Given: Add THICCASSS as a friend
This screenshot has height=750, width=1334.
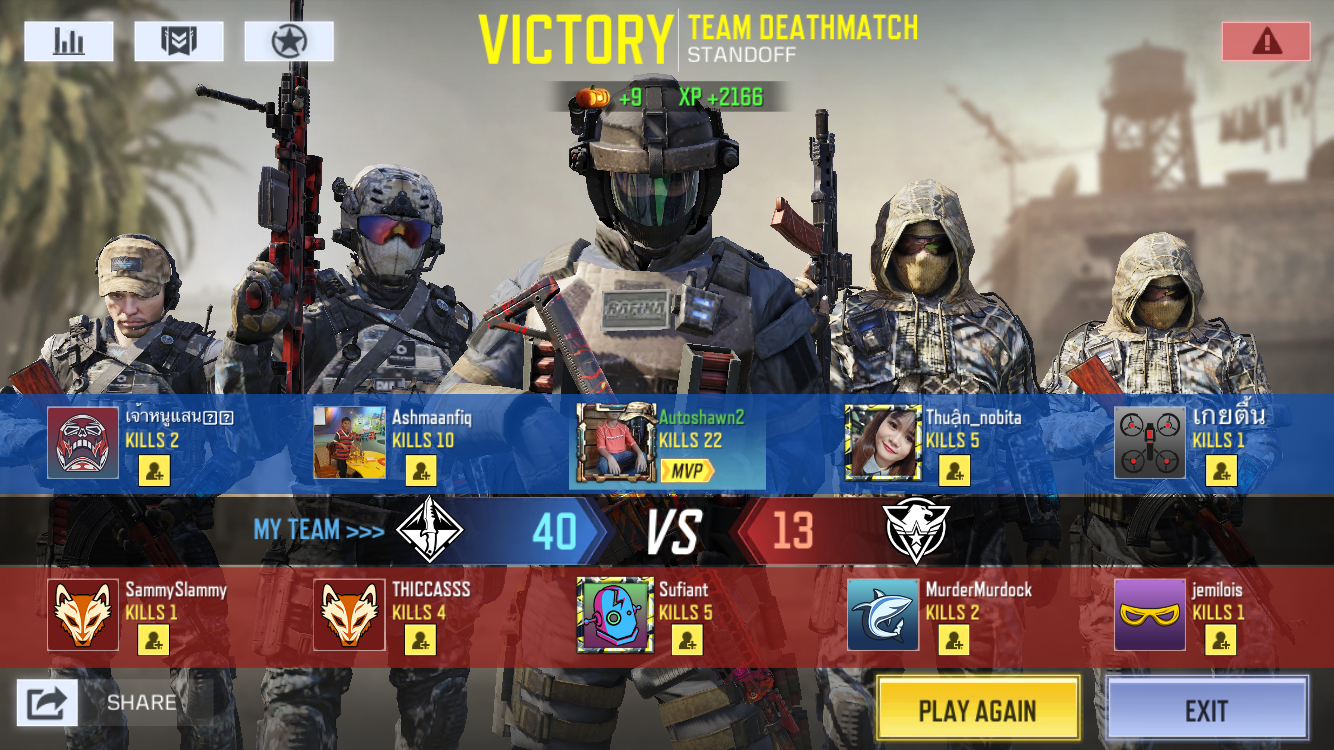Looking at the screenshot, I should point(421,640).
